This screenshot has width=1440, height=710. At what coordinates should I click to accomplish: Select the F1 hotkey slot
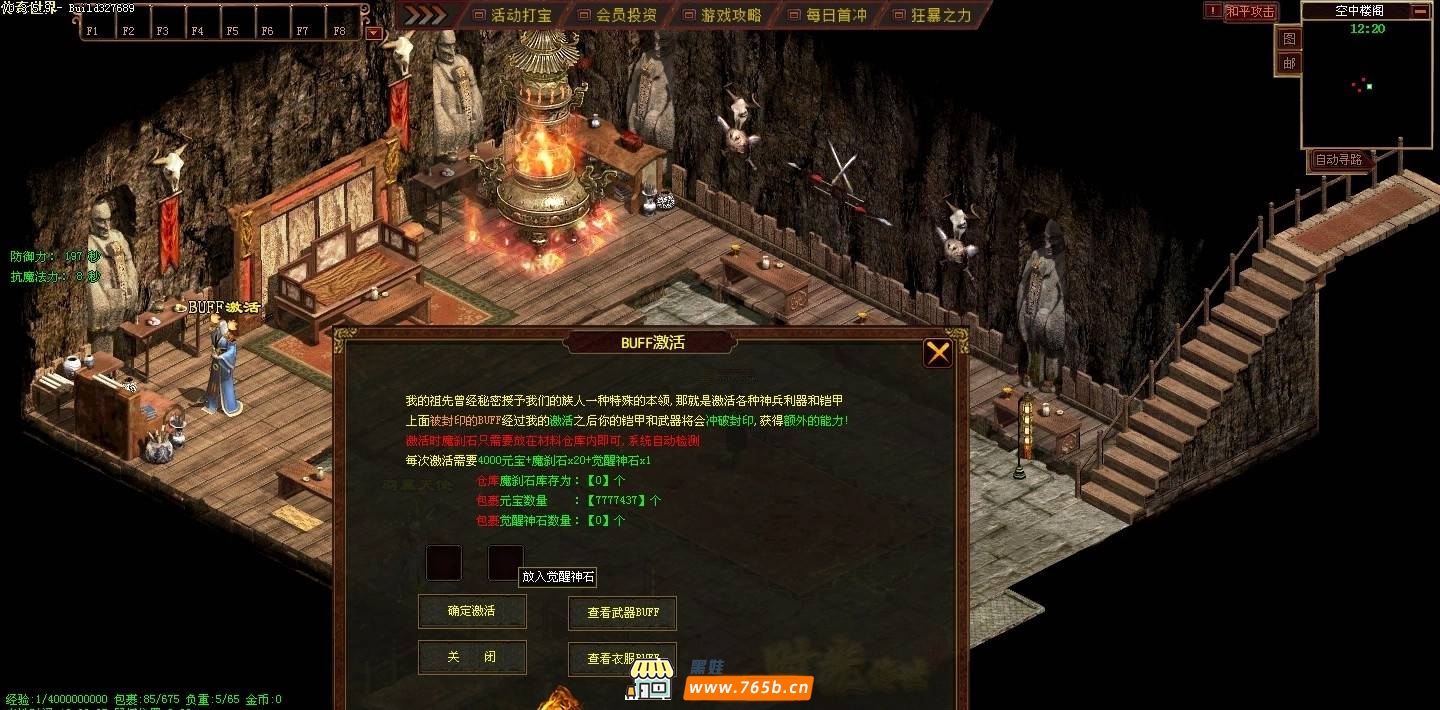click(x=92, y=30)
